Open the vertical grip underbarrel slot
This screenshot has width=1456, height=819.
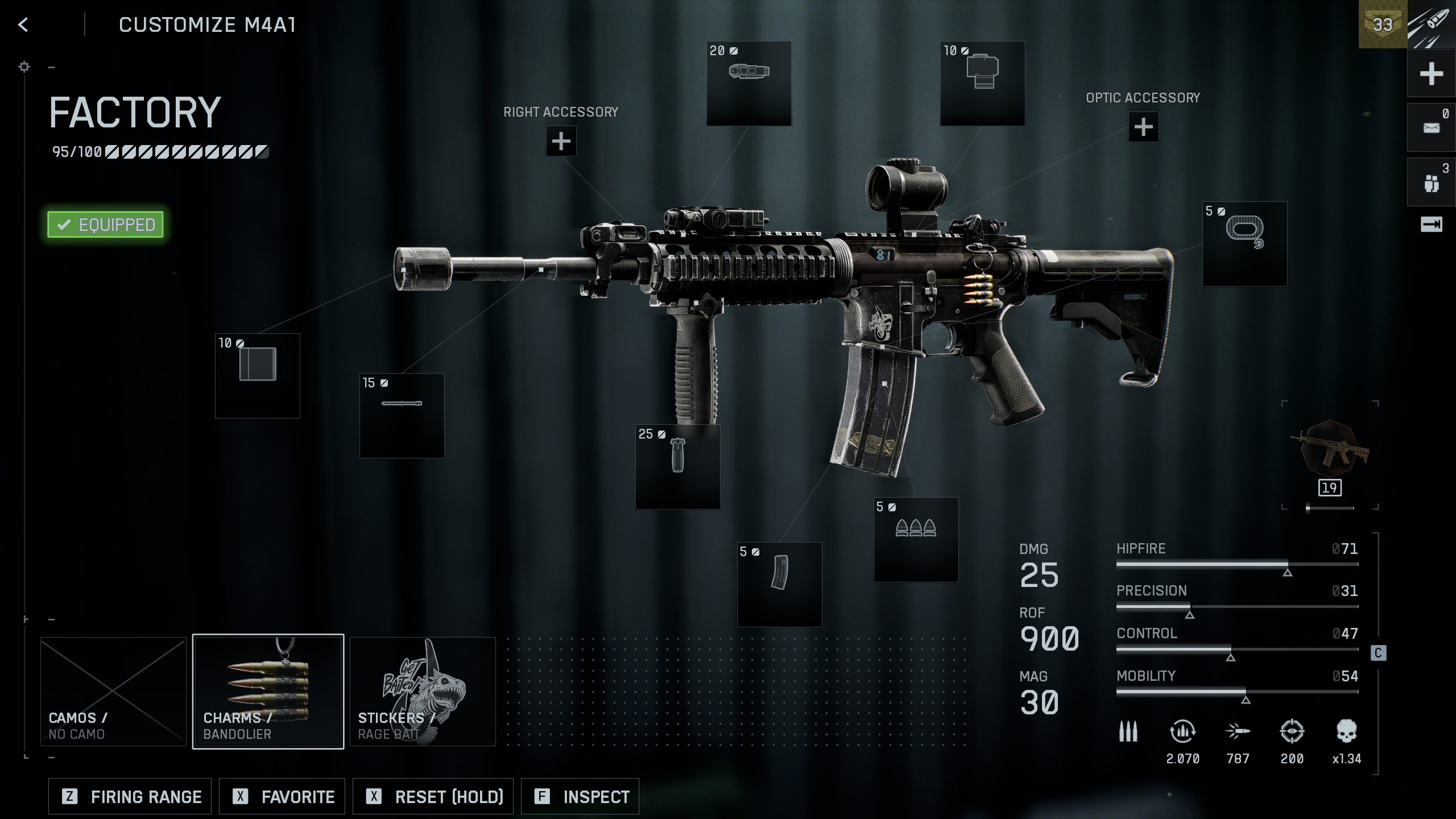pos(677,466)
